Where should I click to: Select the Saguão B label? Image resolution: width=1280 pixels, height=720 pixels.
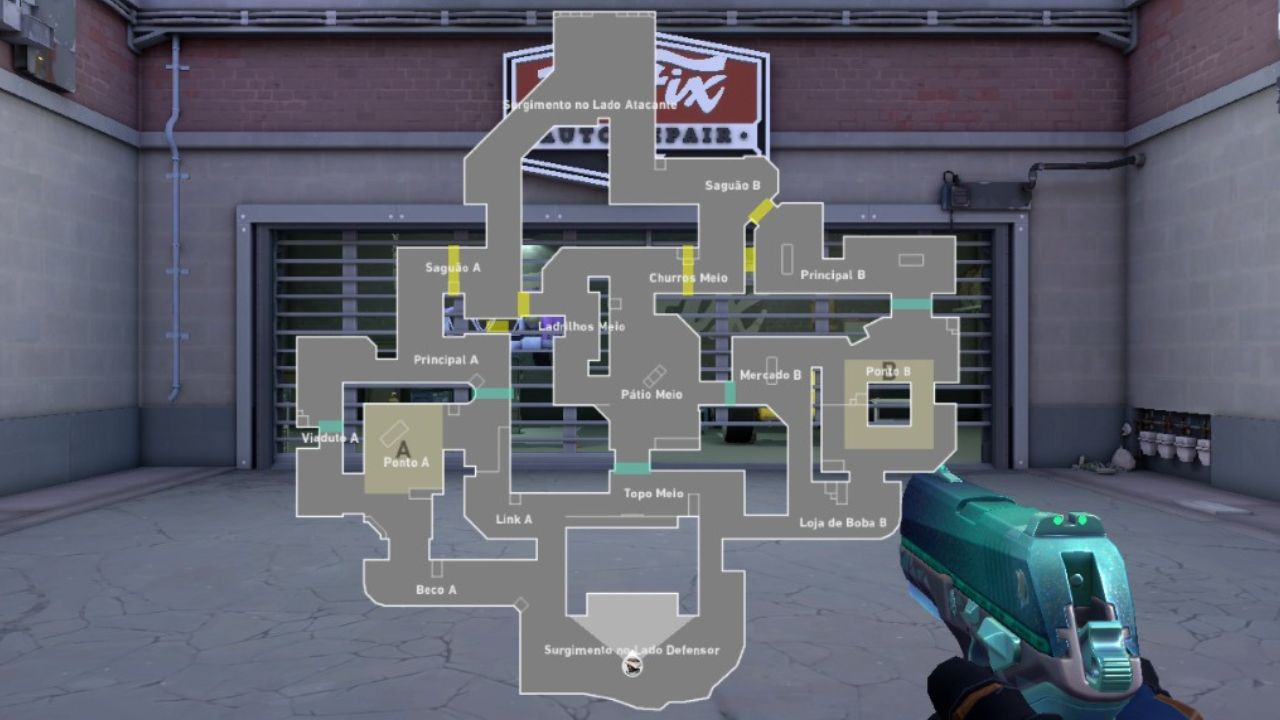pos(731,185)
